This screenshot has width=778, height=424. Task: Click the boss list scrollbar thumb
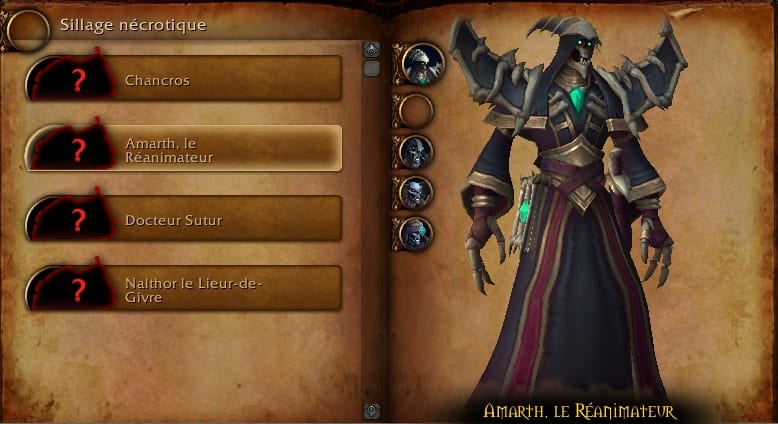click(371, 69)
